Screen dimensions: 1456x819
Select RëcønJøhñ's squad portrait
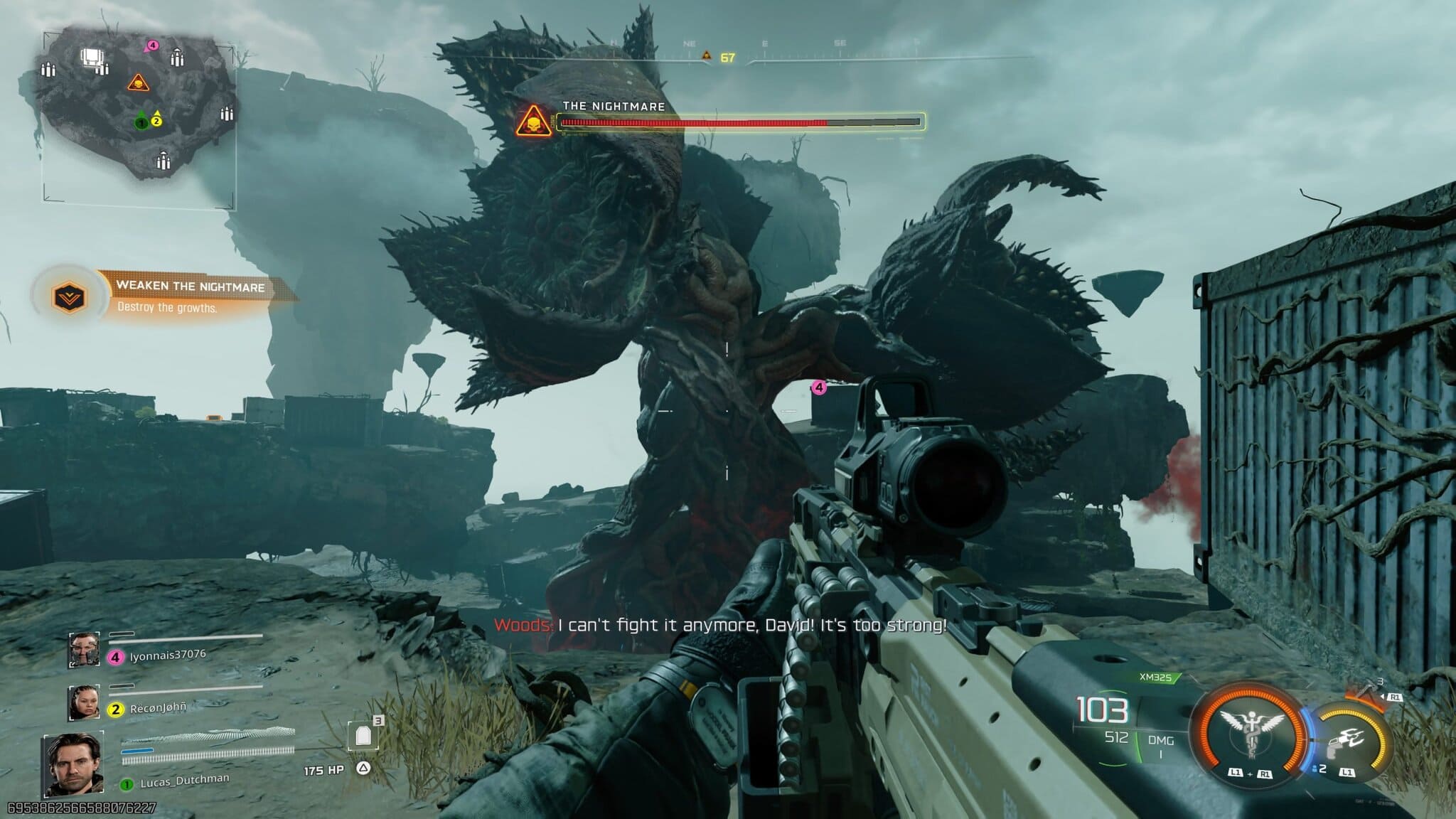tap(84, 702)
